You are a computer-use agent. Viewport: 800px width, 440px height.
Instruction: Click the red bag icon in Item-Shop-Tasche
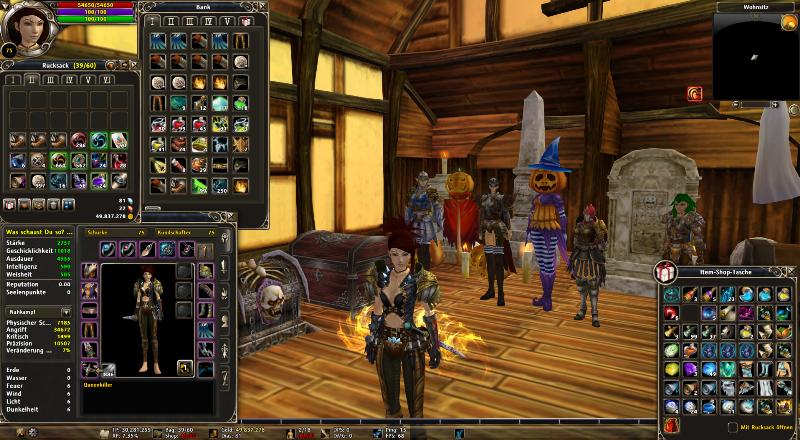[x=668, y=428]
